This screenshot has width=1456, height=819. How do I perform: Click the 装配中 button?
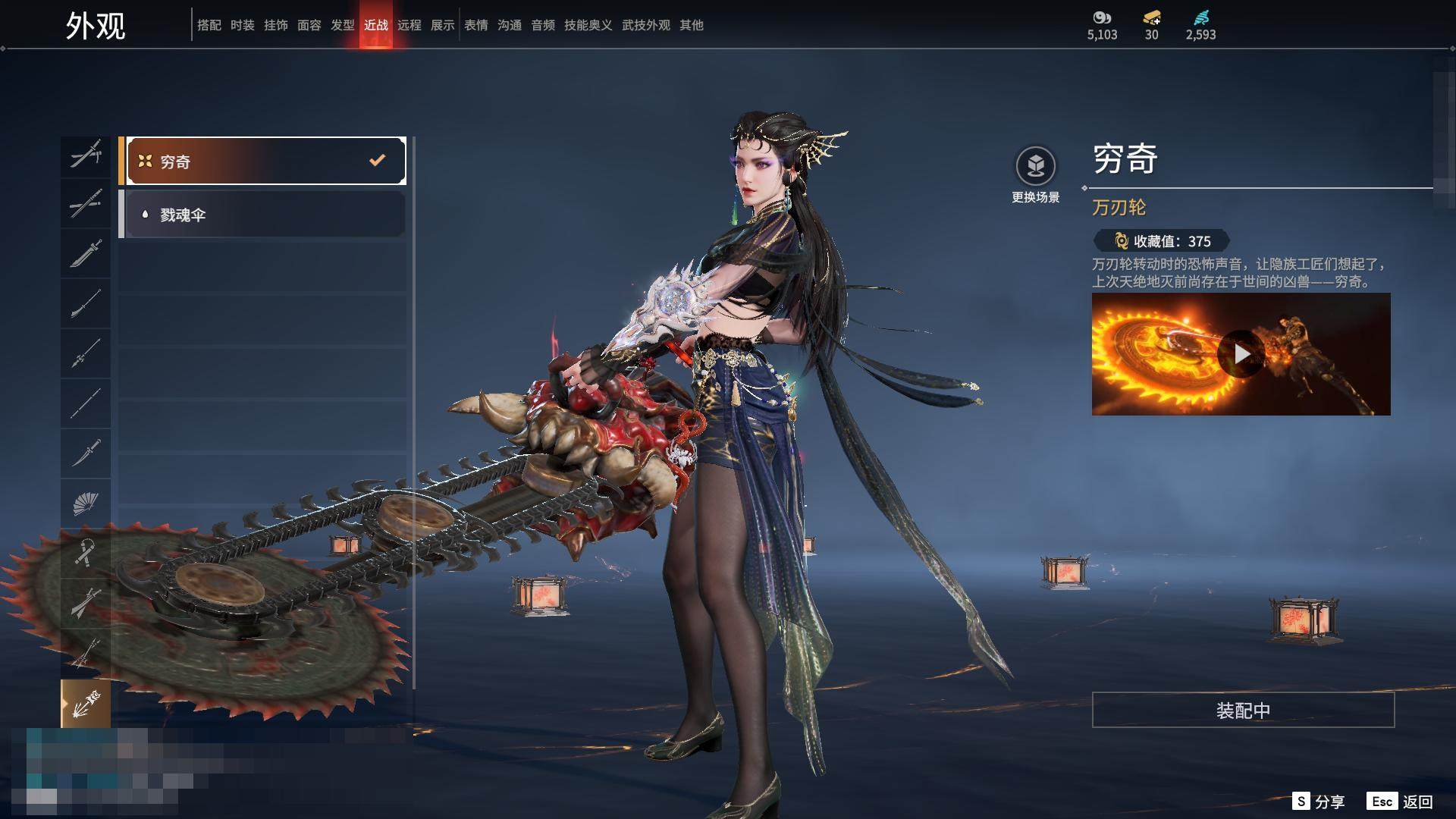click(x=1243, y=710)
